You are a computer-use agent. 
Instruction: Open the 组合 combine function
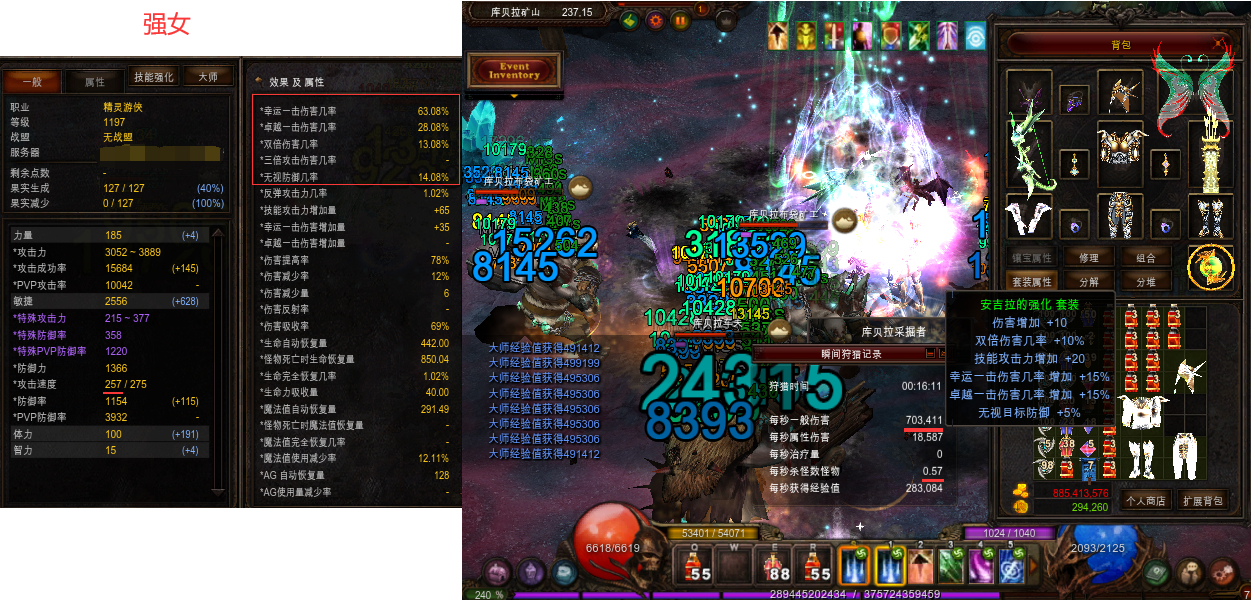[1144, 257]
